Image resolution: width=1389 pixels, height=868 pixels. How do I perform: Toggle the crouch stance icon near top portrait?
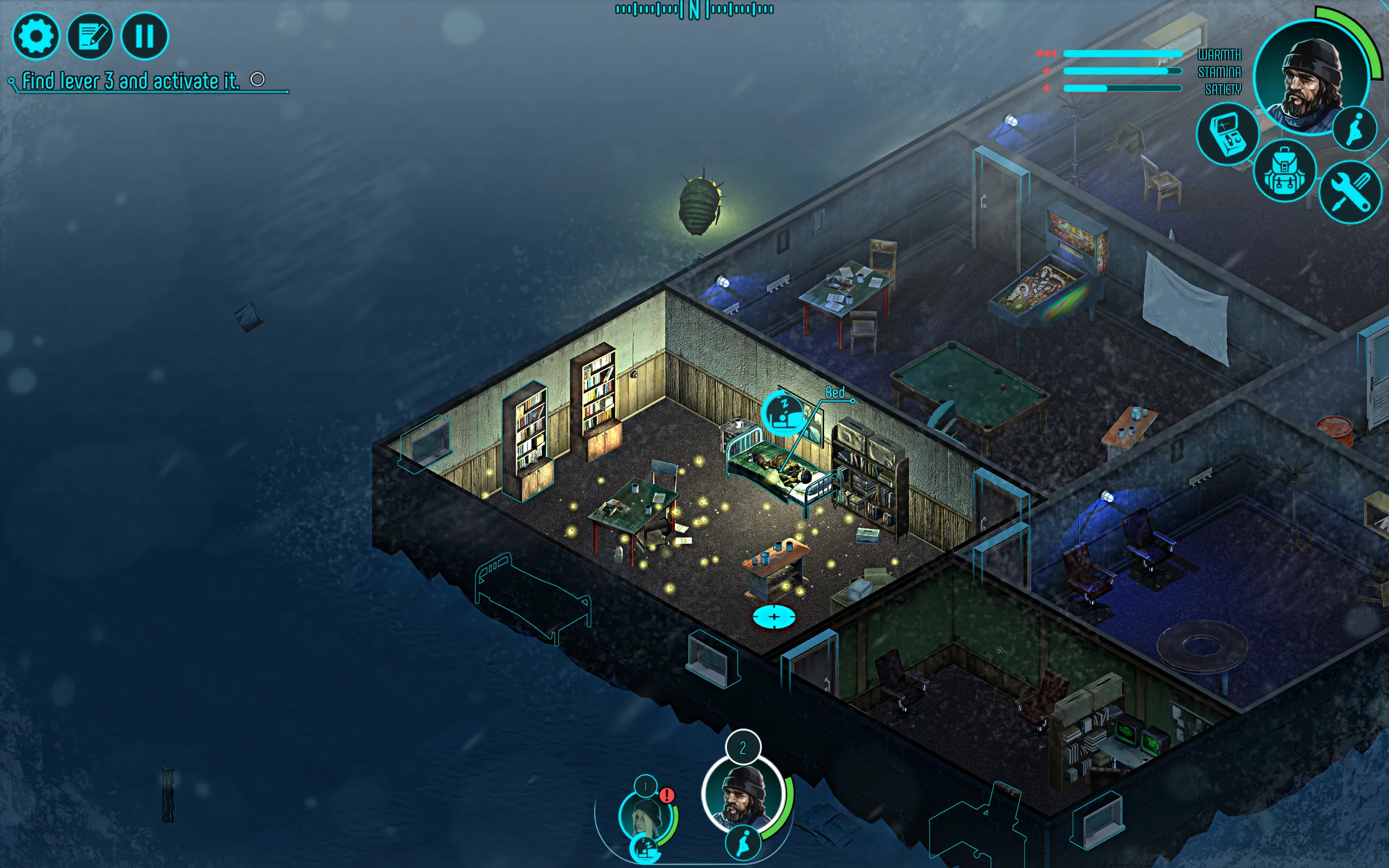coord(1355,129)
